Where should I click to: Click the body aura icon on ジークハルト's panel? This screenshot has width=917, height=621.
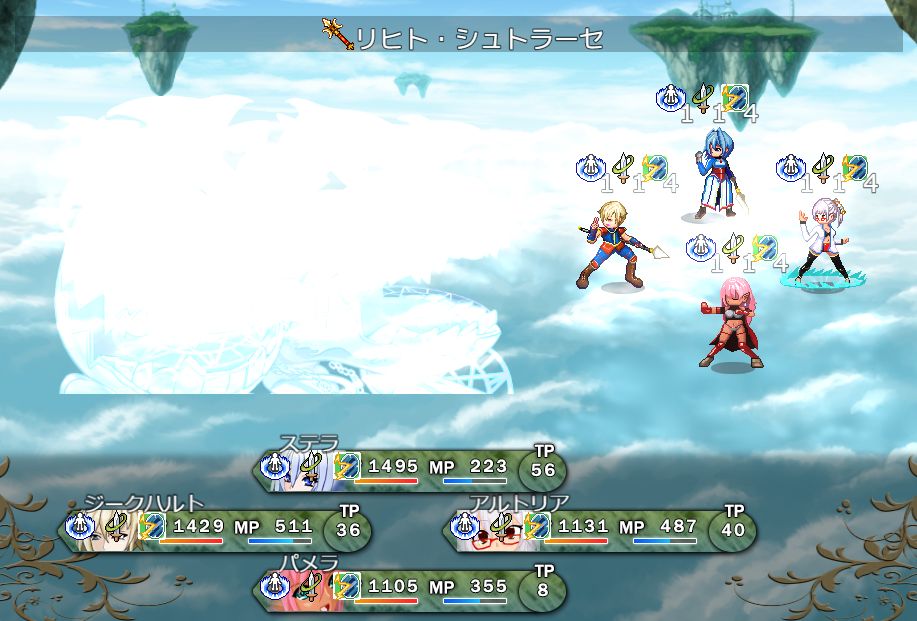pos(79,524)
